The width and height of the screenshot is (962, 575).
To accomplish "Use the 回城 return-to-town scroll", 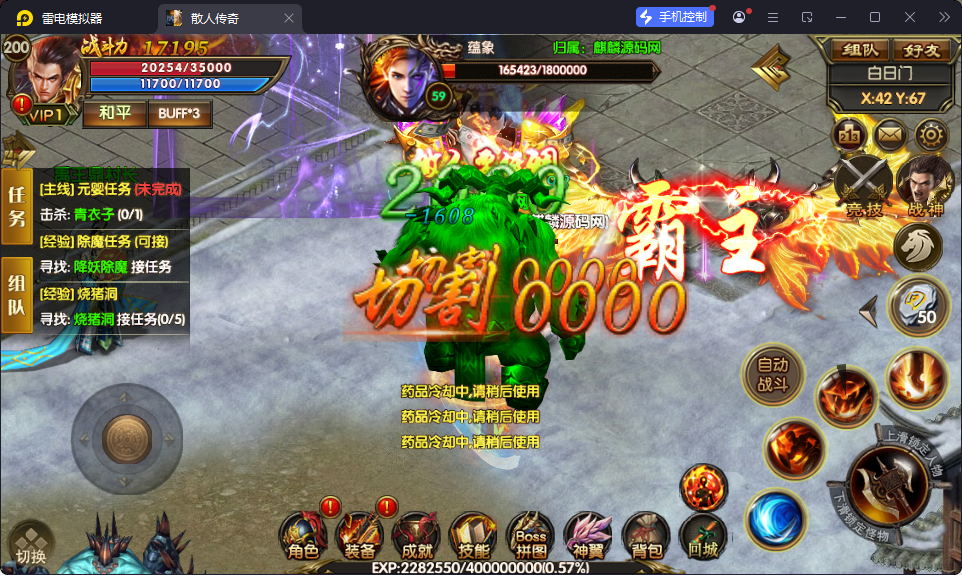I will [702, 535].
